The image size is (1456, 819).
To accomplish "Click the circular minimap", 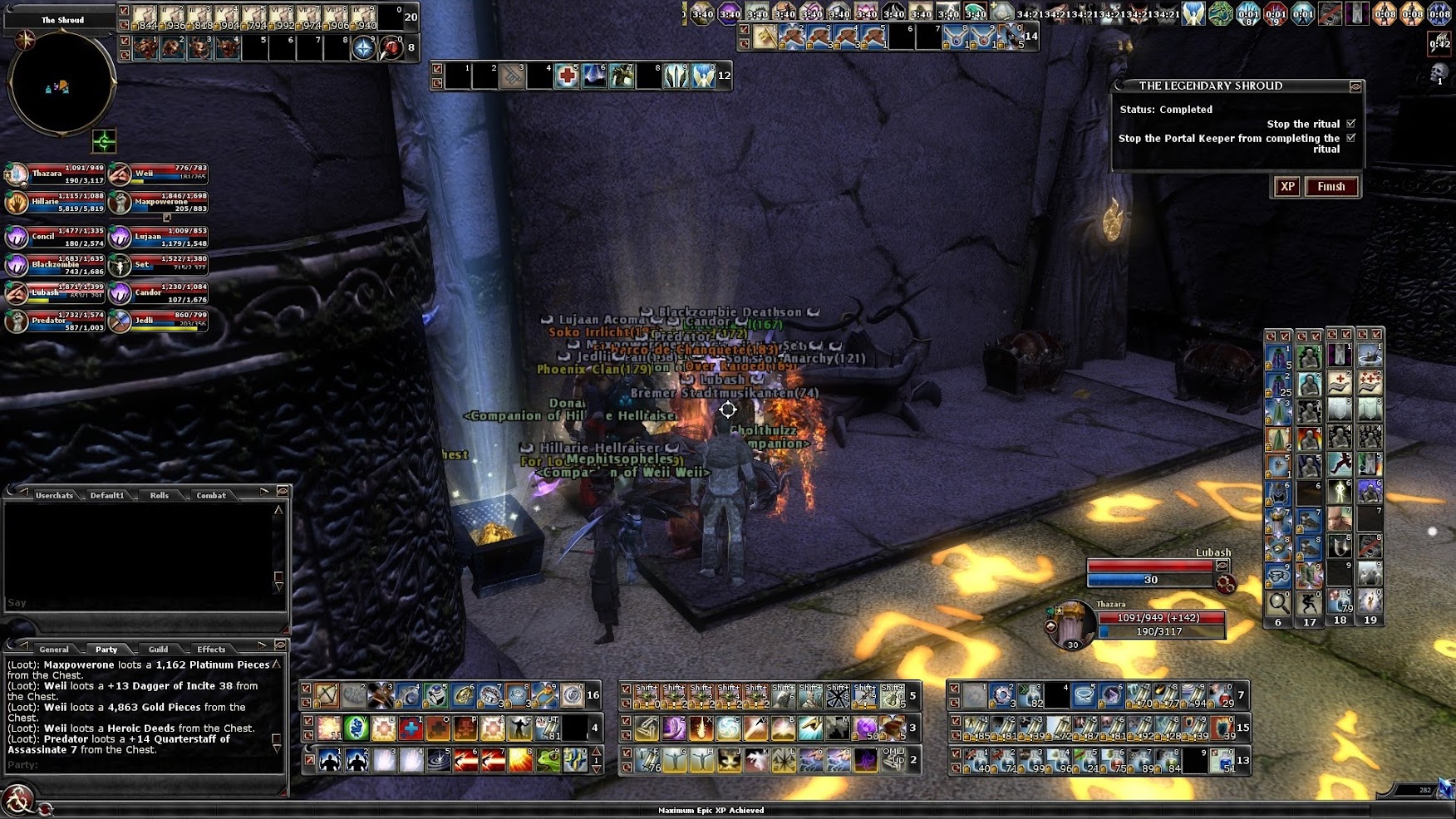I will 61,84.
